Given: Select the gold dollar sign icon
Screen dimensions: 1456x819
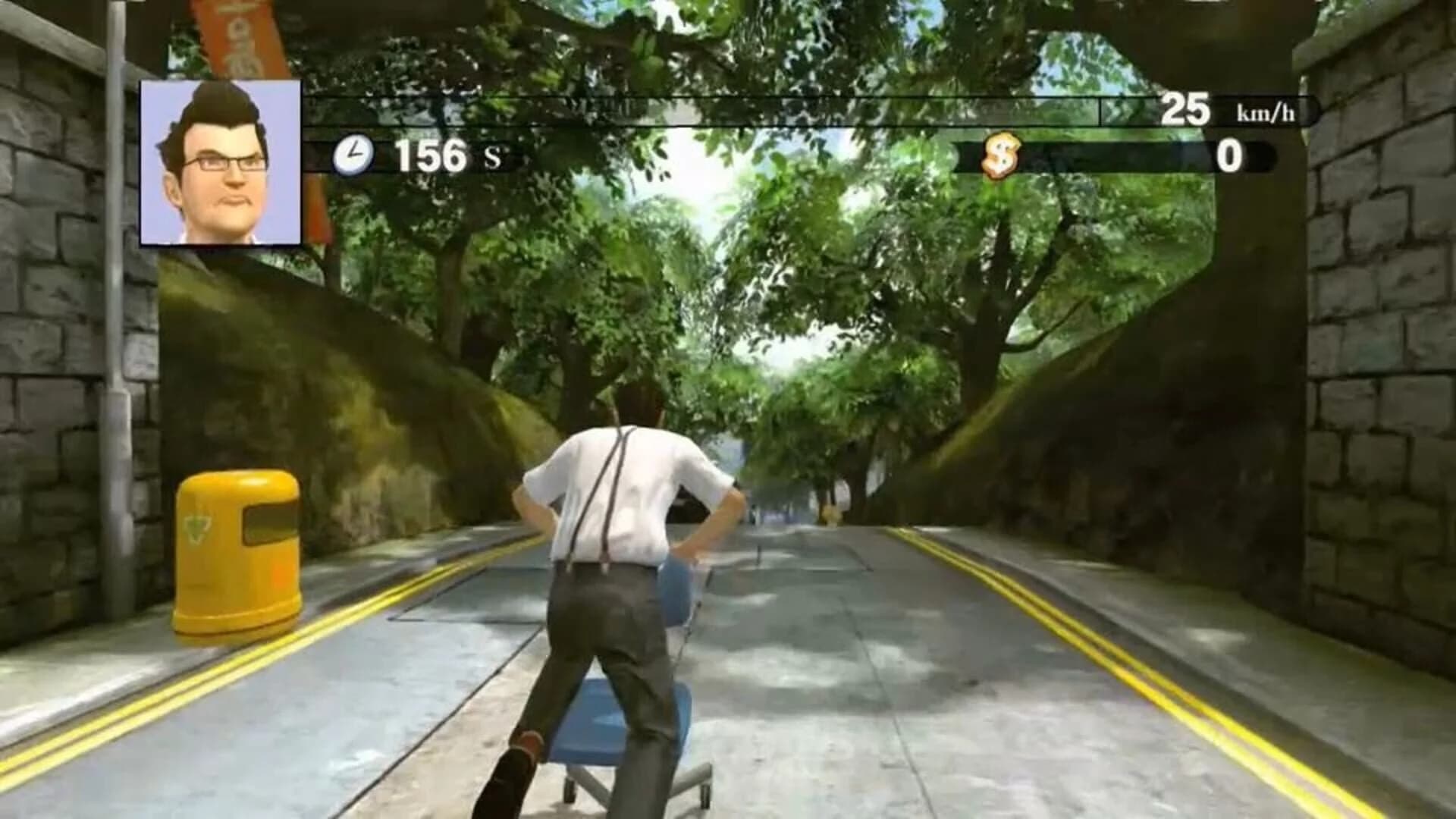Looking at the screenshot, I should [999, 157].
